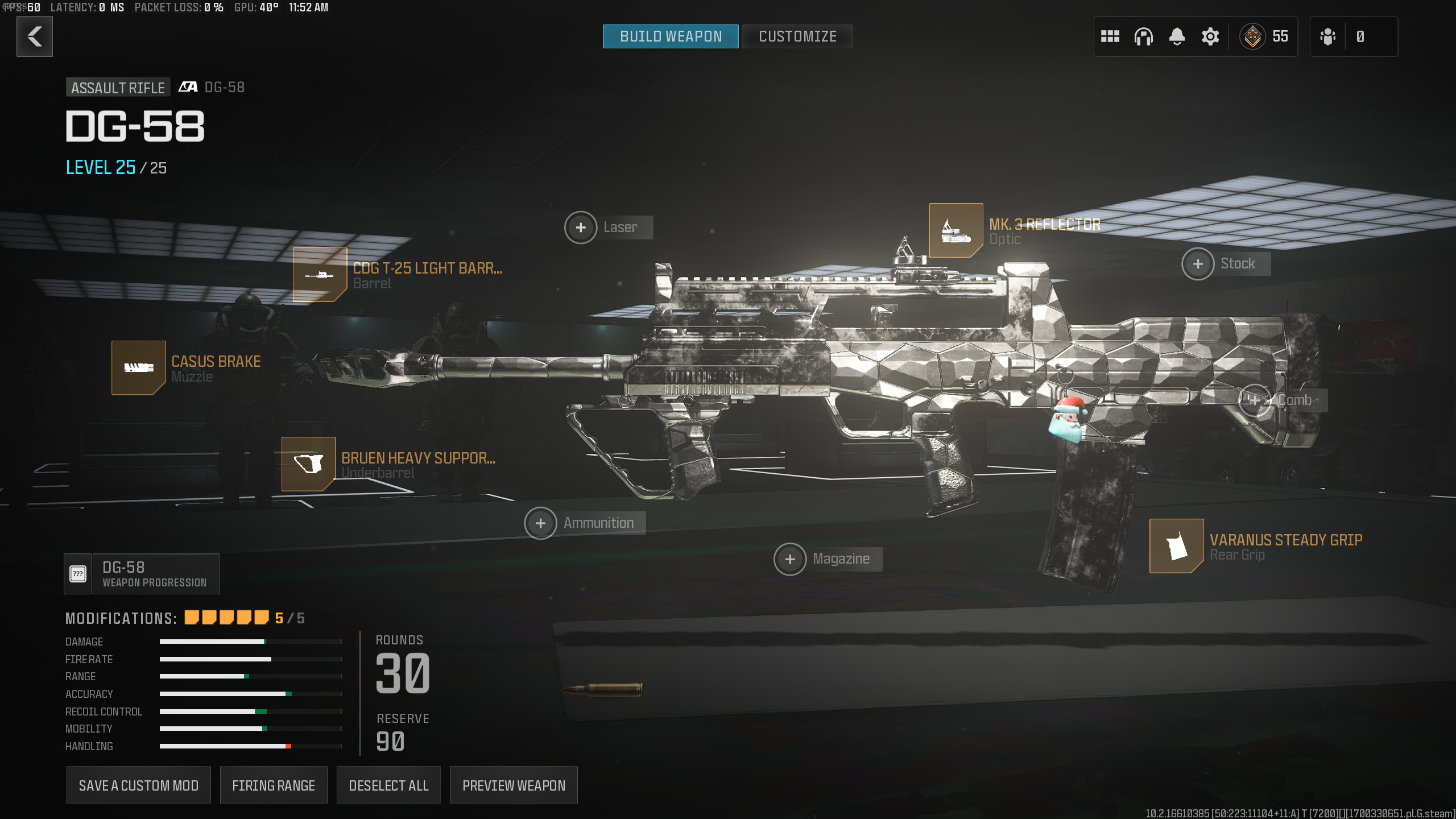Add an Ammunition attachment
This screenshot has width=1456, height=819.
click(540, 523)
